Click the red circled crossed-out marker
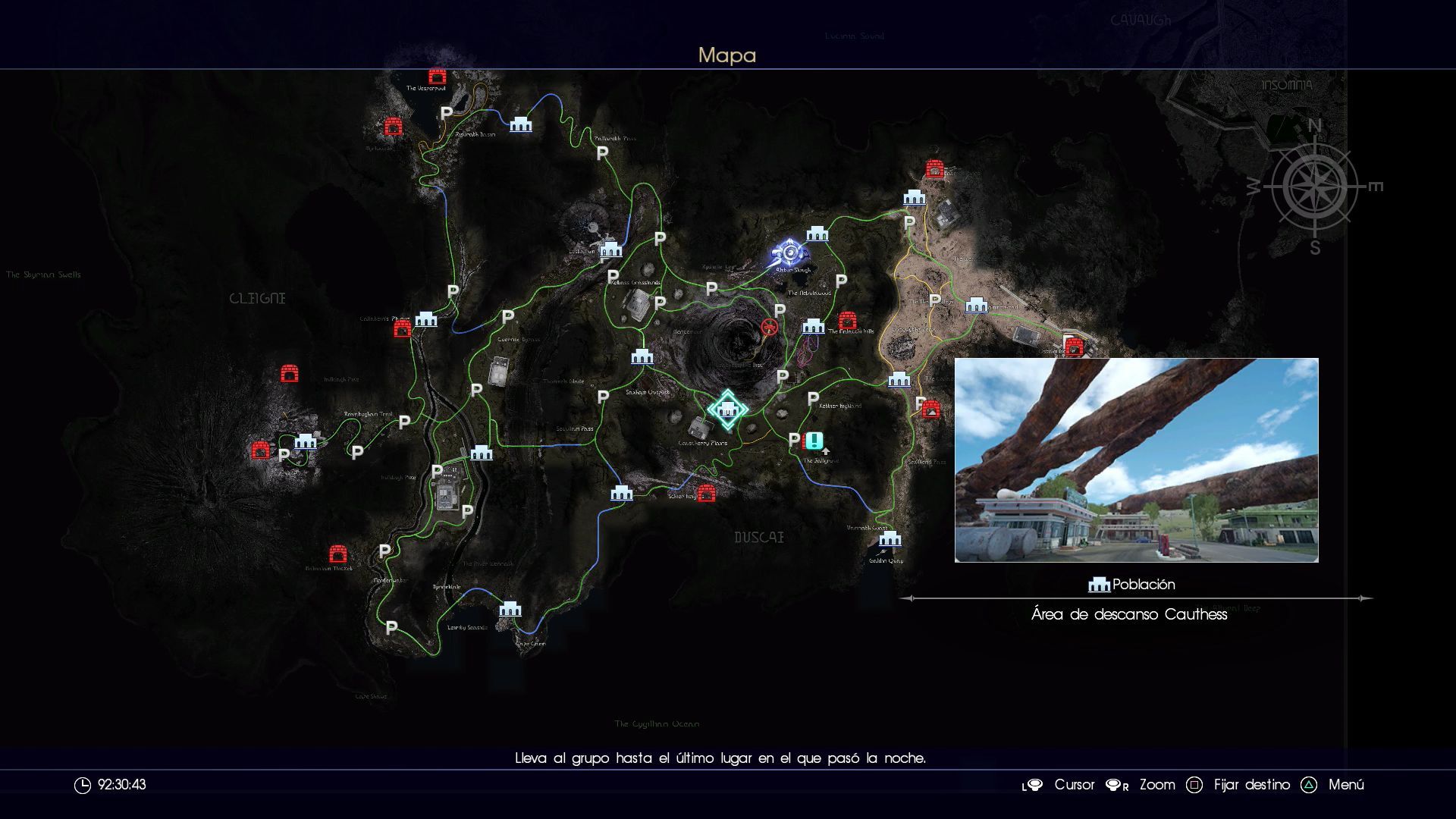The height and width of the screenshot is (819, 1456). [x=769, y=327]
